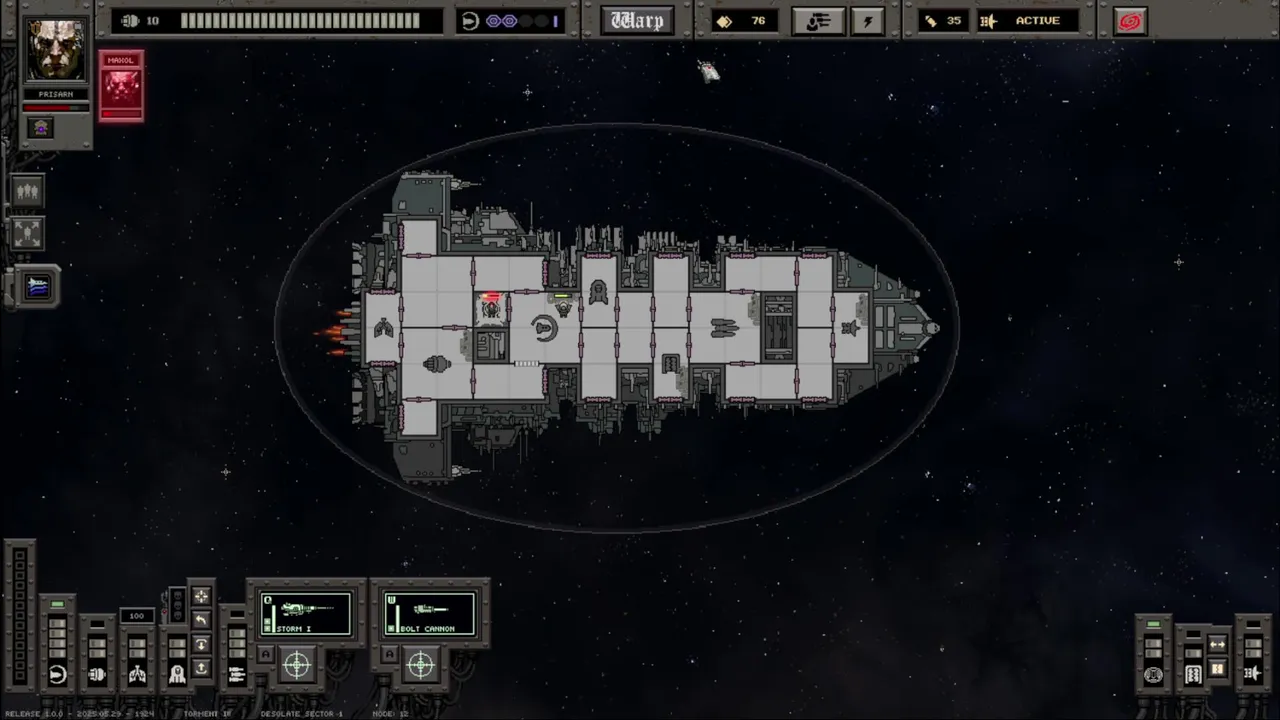The width and height of the screenshot is (1280, 720).
Task: Click the weapons system missiles icon
Action: pos(237,675)
